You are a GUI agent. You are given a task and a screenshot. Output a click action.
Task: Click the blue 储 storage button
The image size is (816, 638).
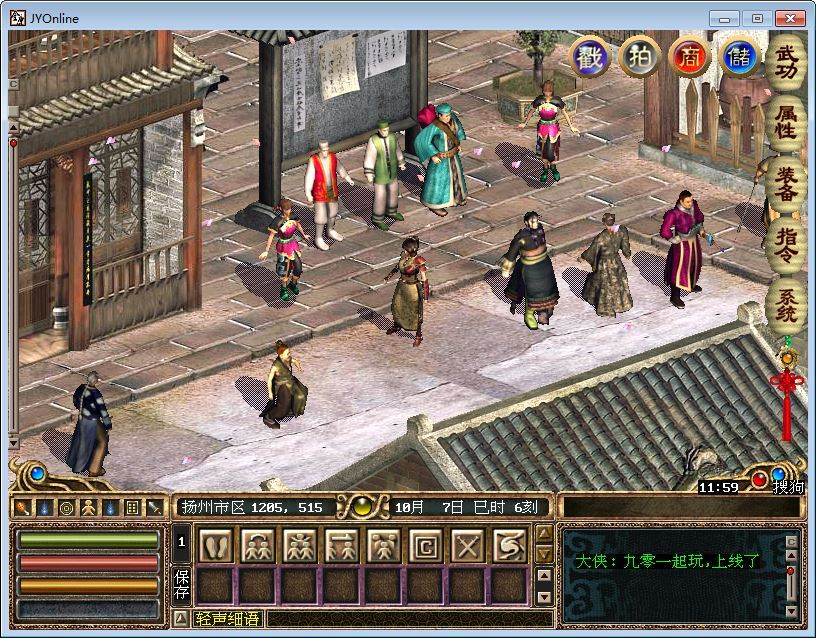(x=739, y=58)
